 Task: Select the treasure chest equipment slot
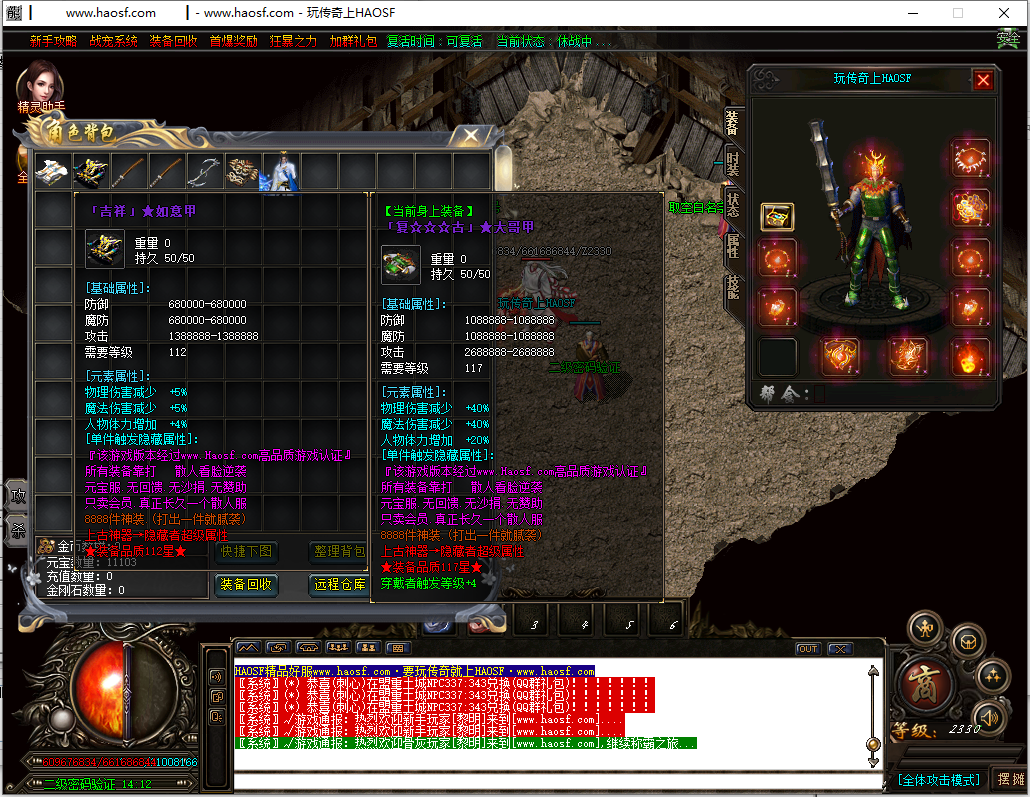click(x=777, y=217)
